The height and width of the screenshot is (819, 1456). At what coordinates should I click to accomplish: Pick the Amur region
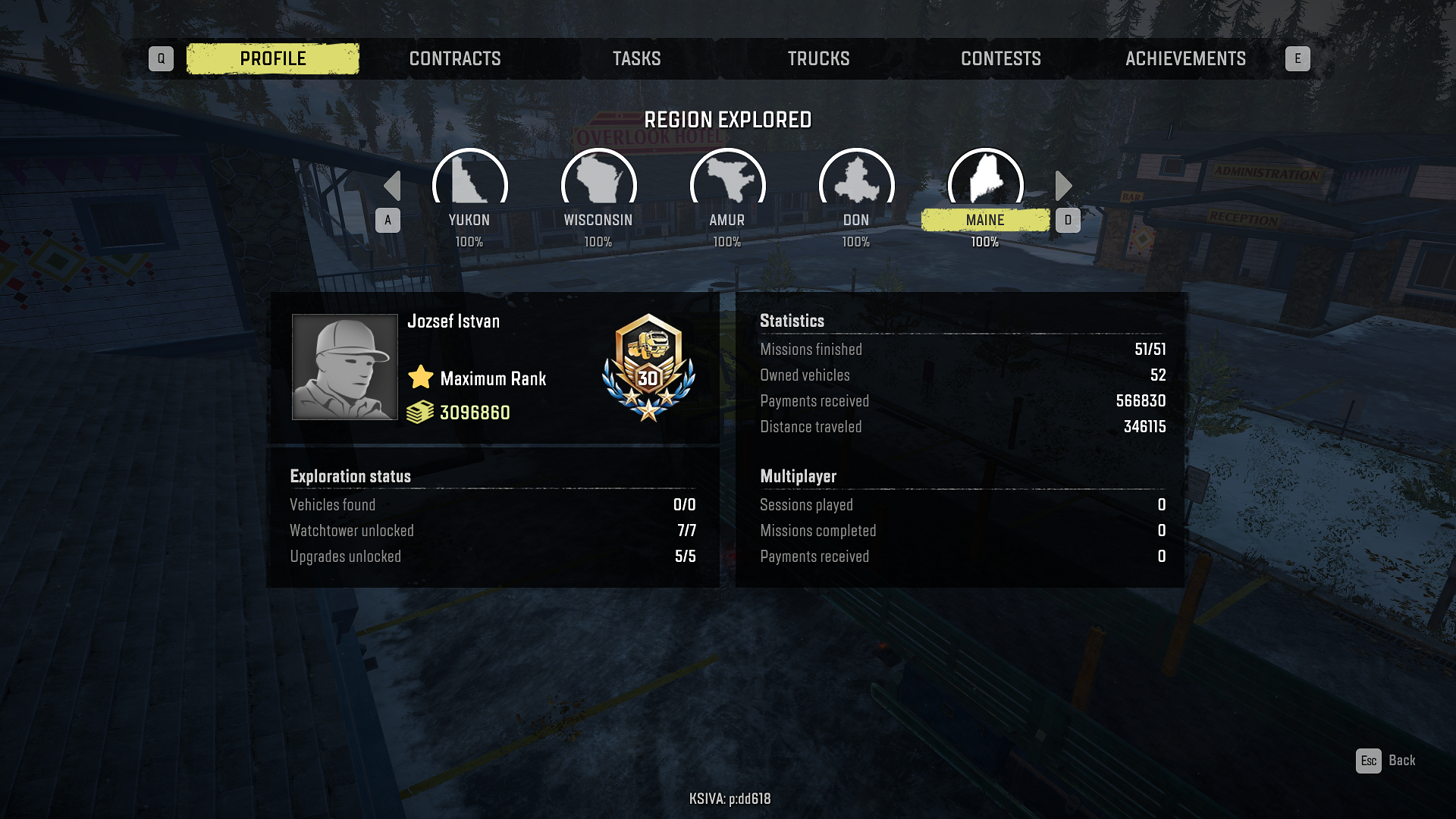(x=727, y=182)
